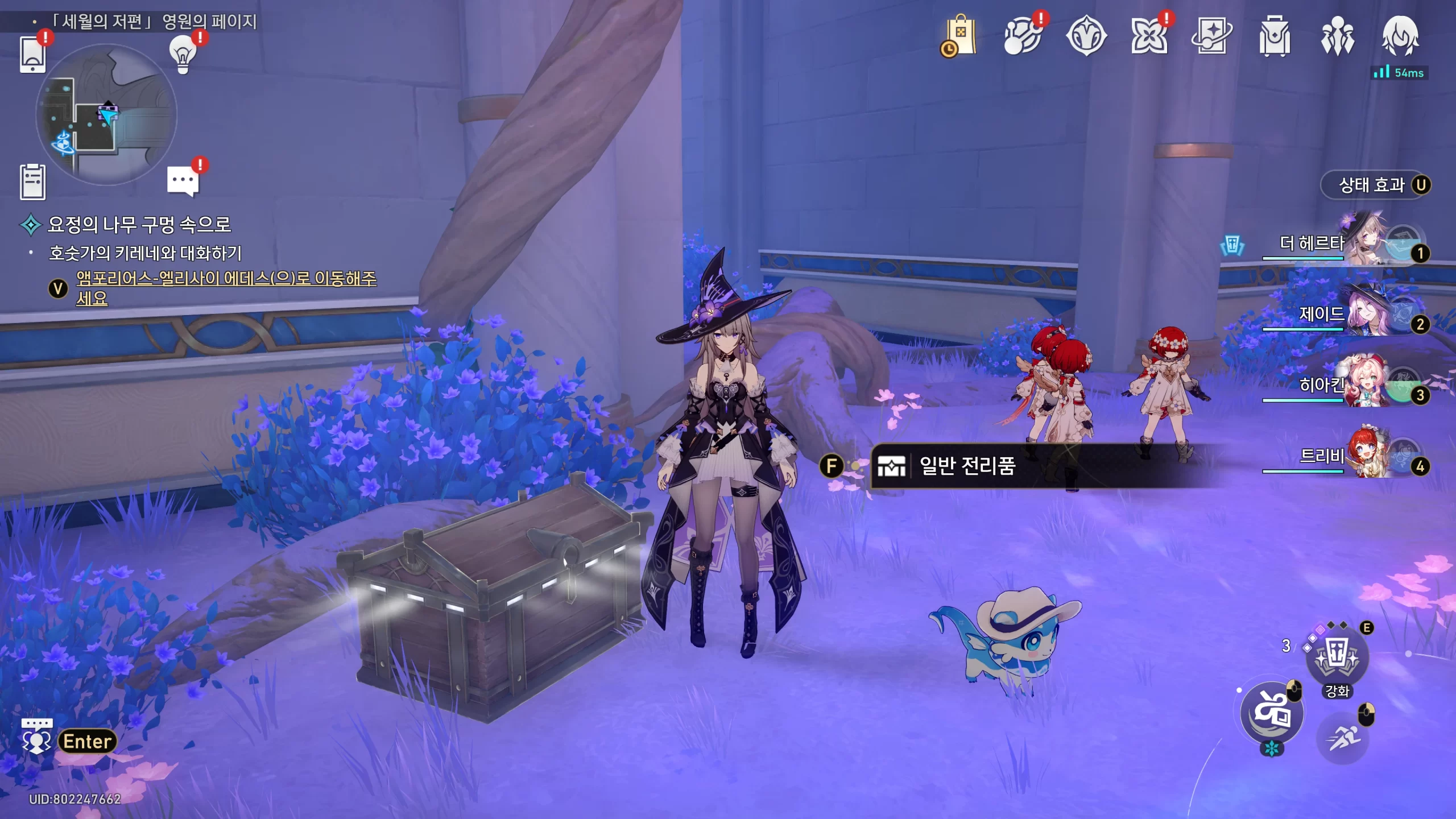Open the phone menu icon

[32, 55]
